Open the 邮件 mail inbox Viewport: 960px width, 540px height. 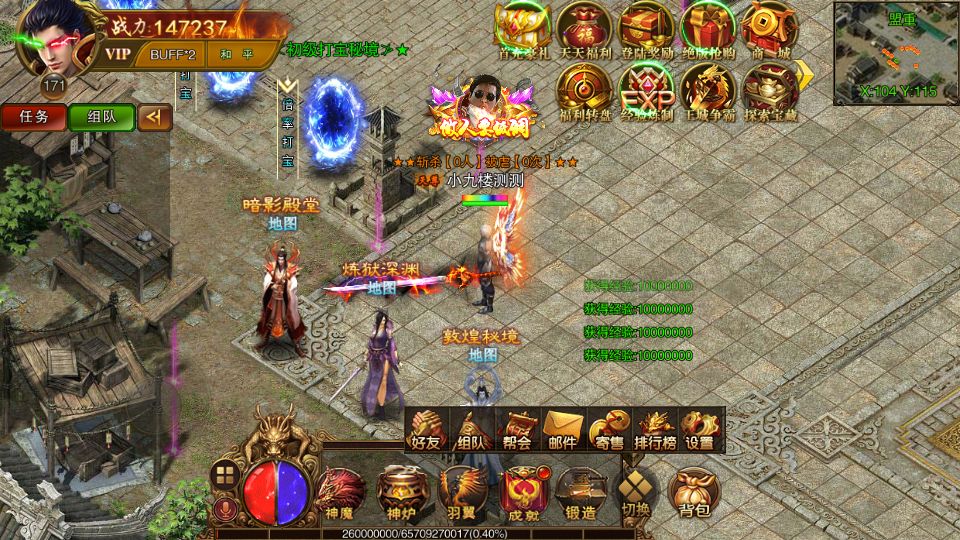(x=564, y=430)
